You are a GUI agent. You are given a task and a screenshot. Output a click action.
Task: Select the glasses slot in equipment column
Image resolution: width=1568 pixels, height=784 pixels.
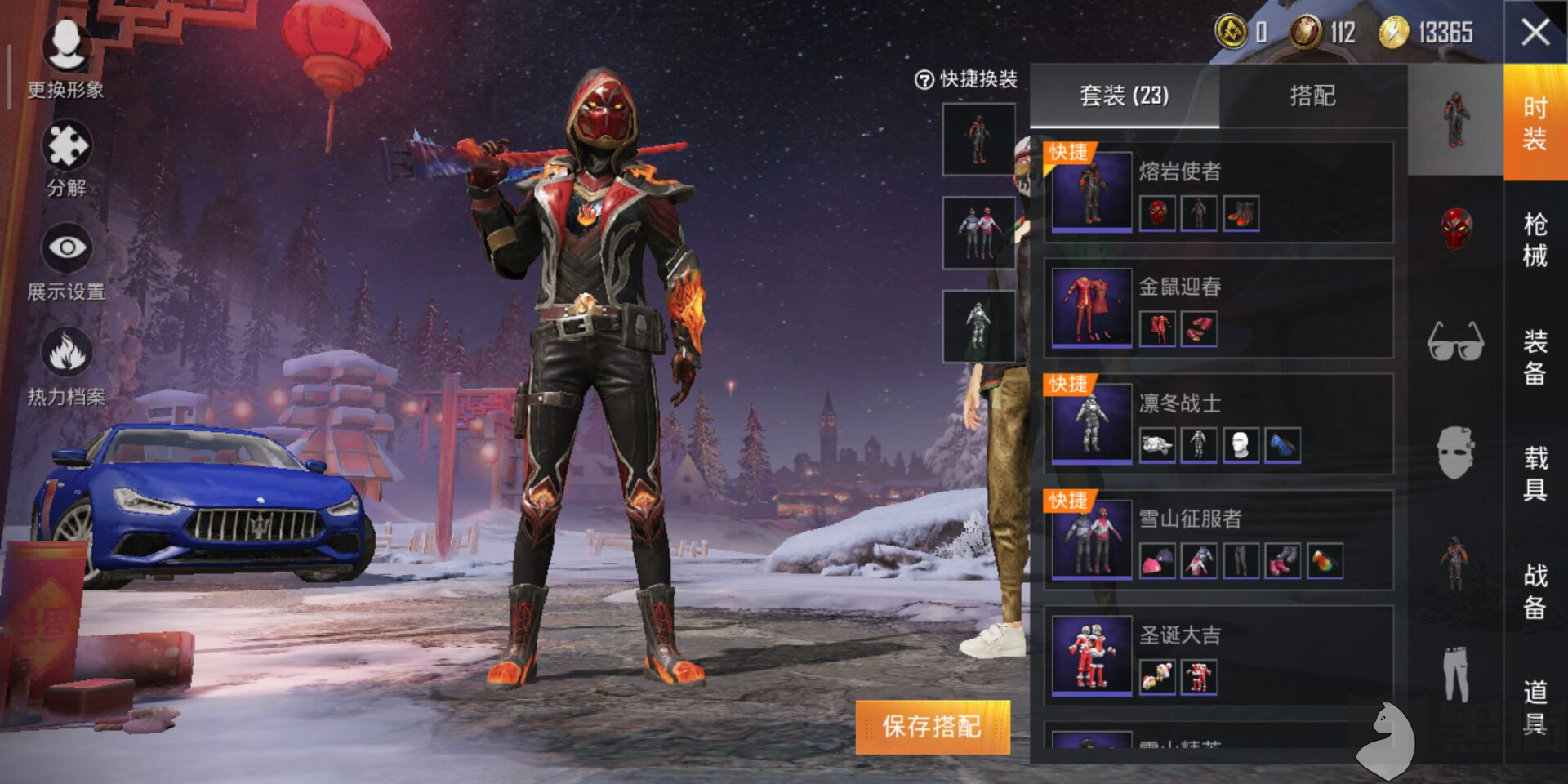tap(1455, 341)
